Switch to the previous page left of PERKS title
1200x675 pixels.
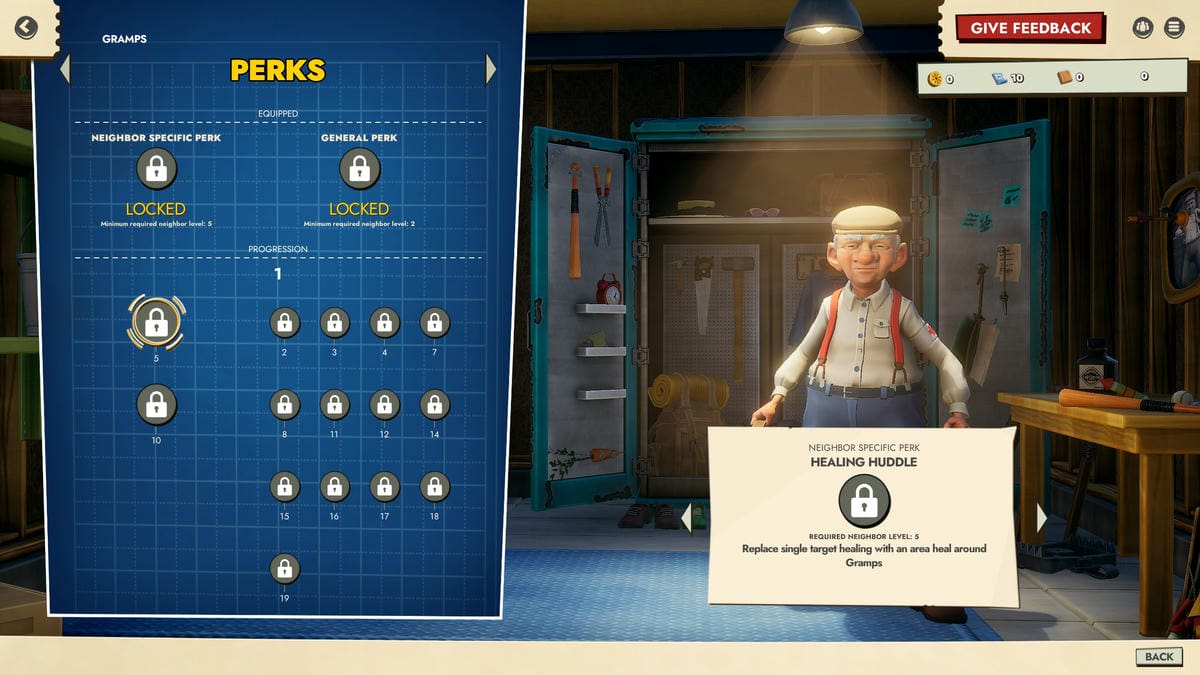pos(65,69)
